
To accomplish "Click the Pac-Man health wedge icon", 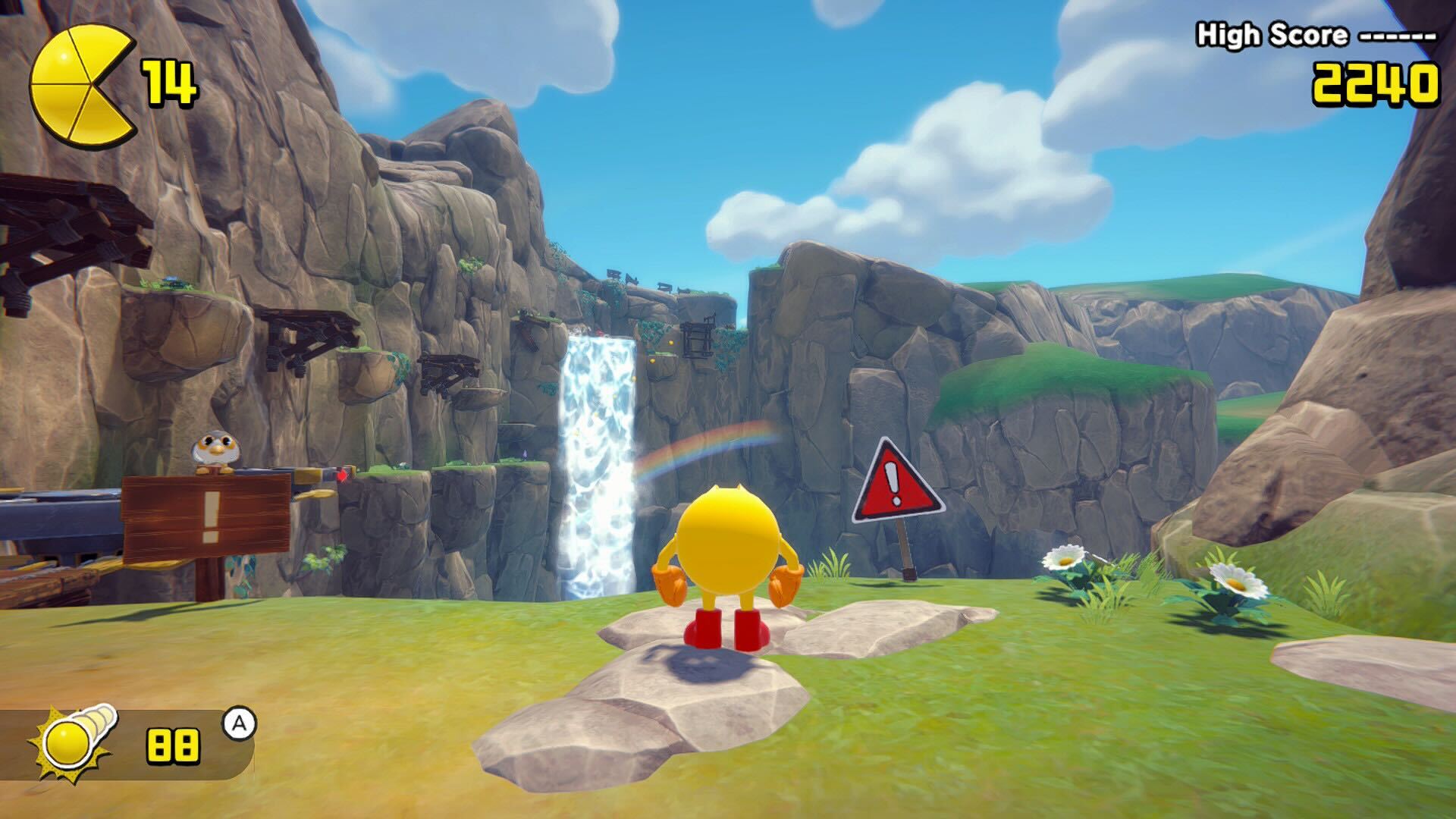I will 82,84.
